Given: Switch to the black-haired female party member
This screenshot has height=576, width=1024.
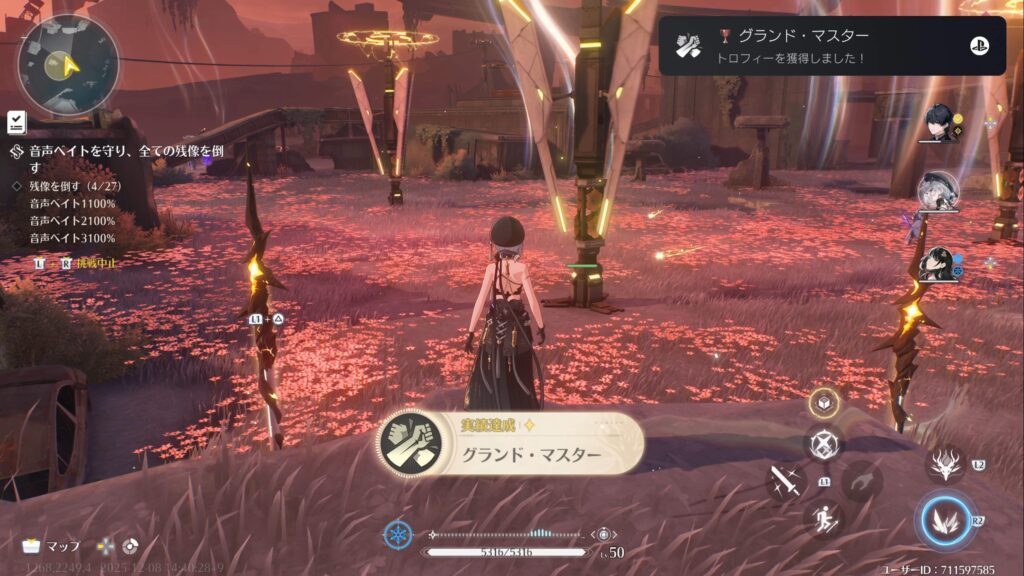Looking at the screenshot, I should (x=939, y=264).
